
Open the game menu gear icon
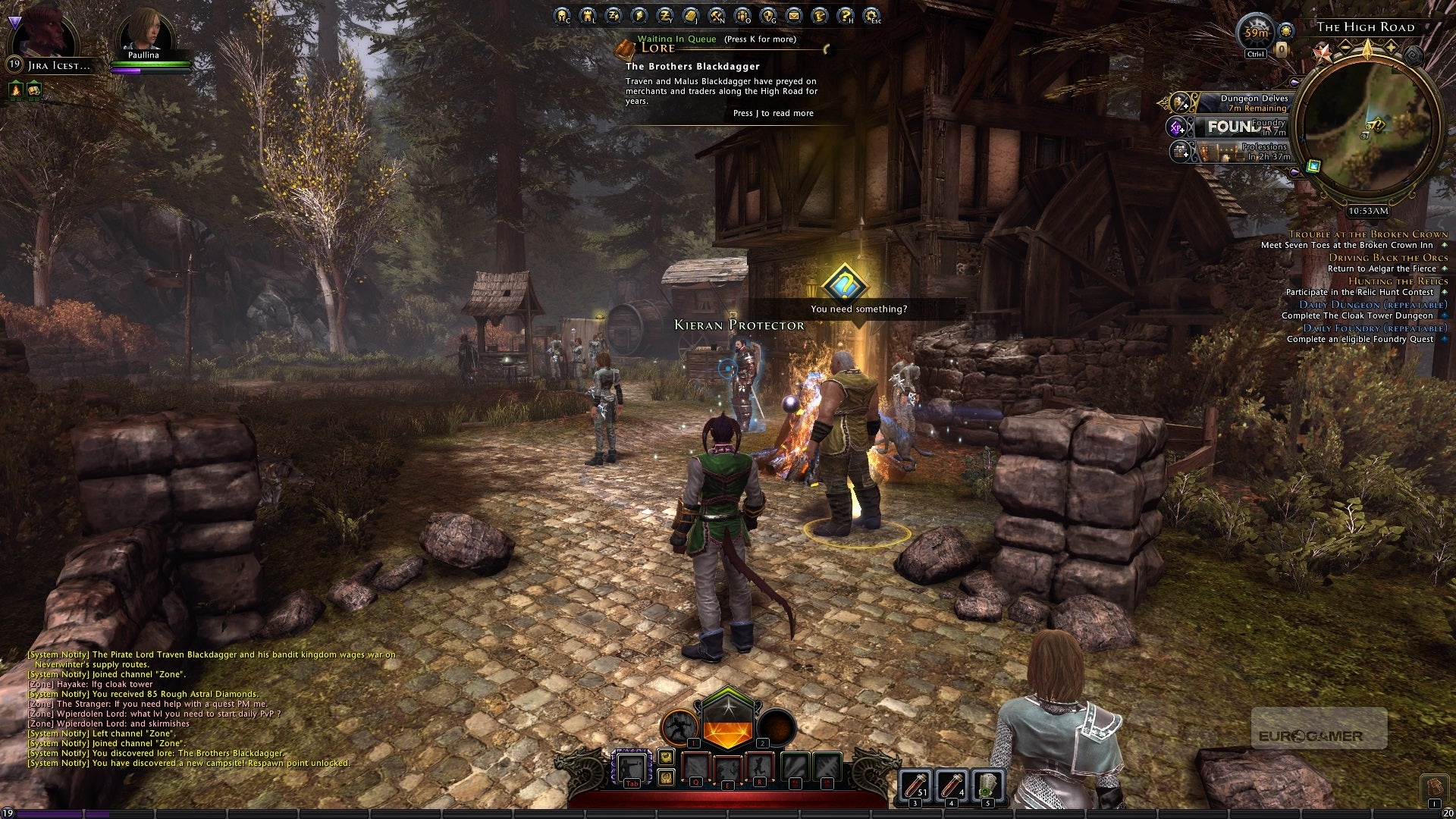(871, 15)
